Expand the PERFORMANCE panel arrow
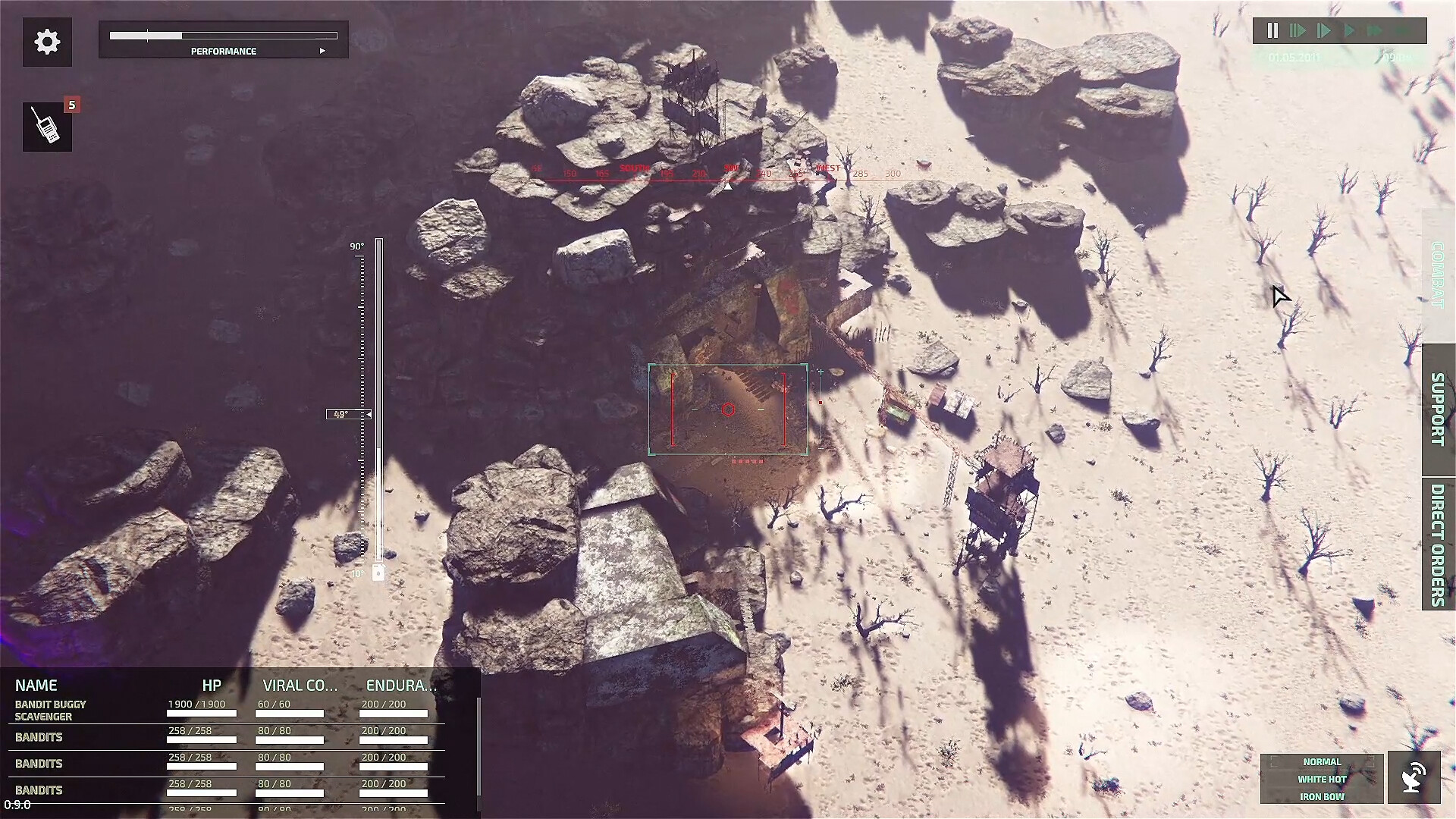 pos(323,51)
